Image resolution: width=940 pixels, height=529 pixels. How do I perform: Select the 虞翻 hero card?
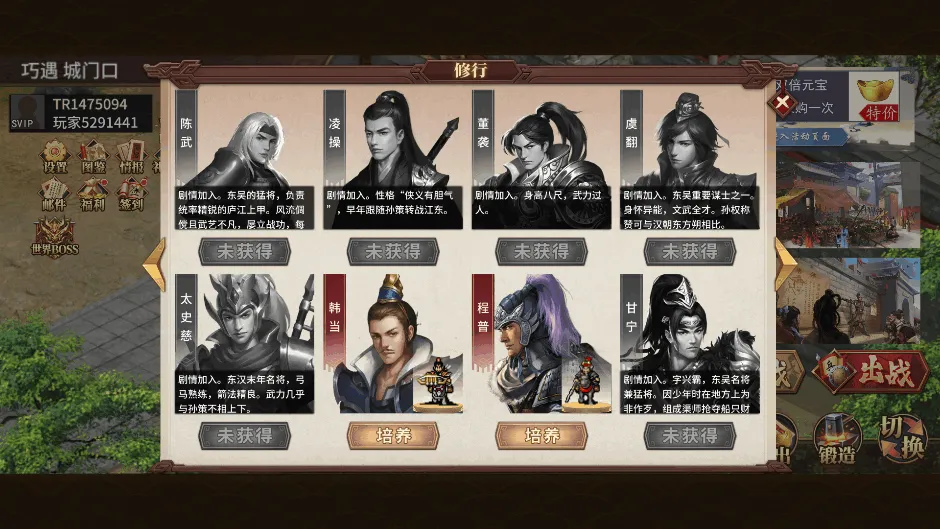tap(689, 160)
